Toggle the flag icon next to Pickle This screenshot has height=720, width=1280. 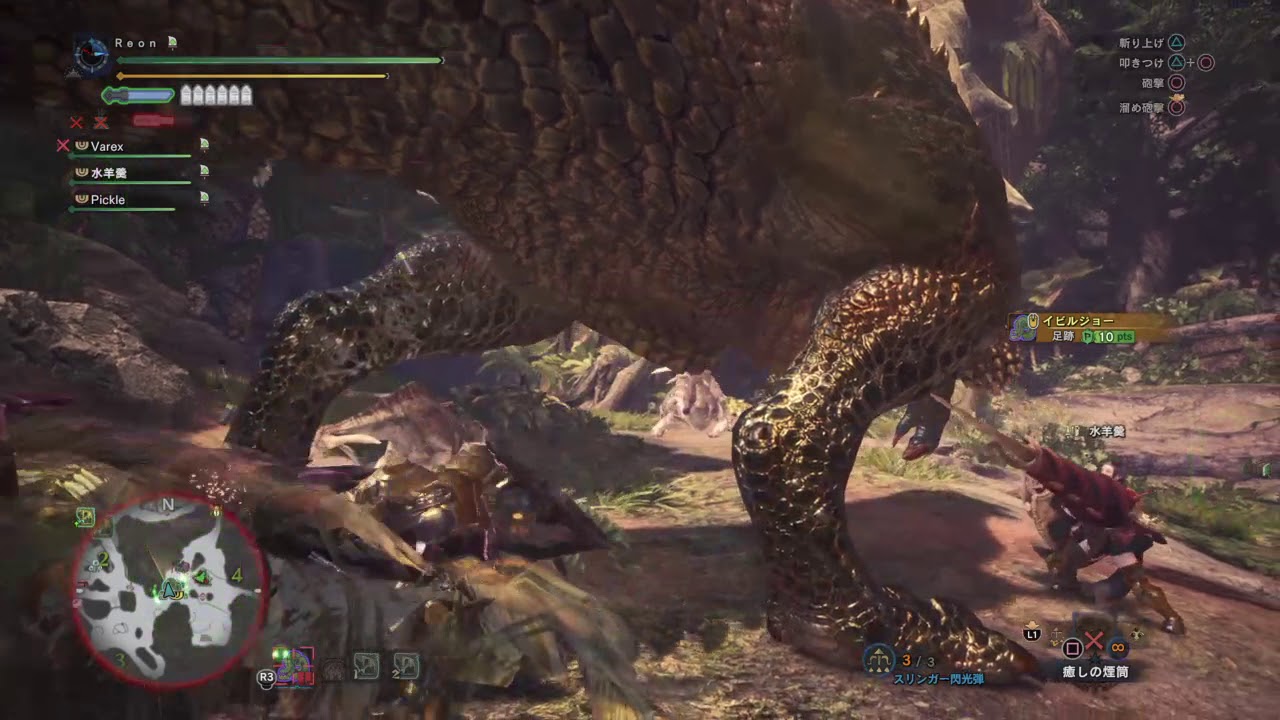point(204,198)
